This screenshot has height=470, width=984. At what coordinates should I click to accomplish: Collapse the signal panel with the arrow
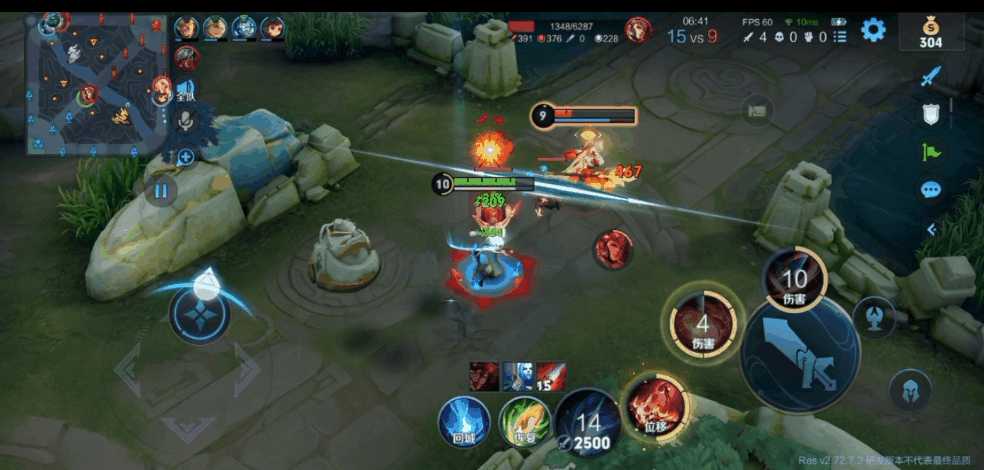[931, 229]
